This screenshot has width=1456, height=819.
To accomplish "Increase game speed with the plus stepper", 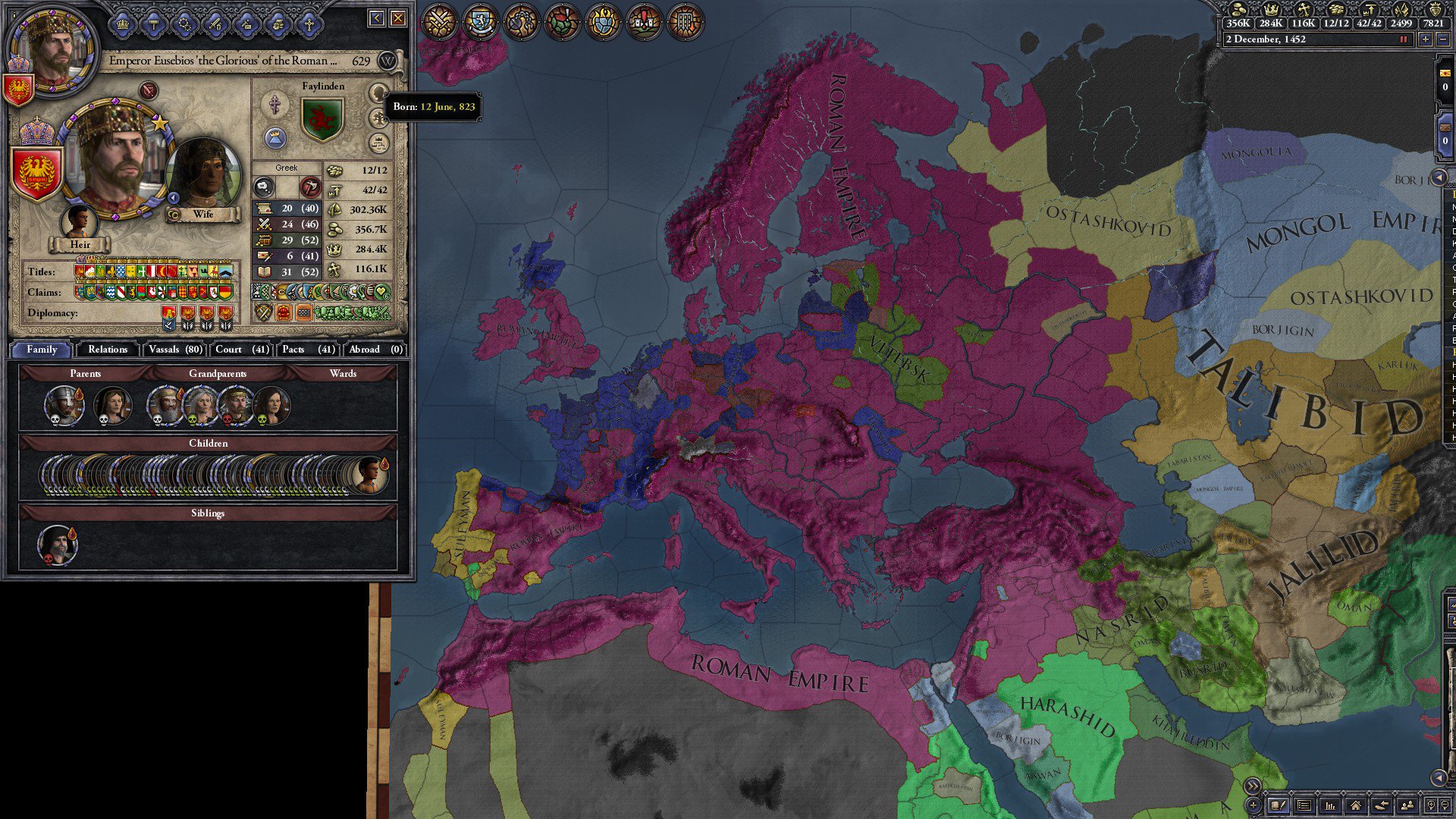I will coord(1426,39).
